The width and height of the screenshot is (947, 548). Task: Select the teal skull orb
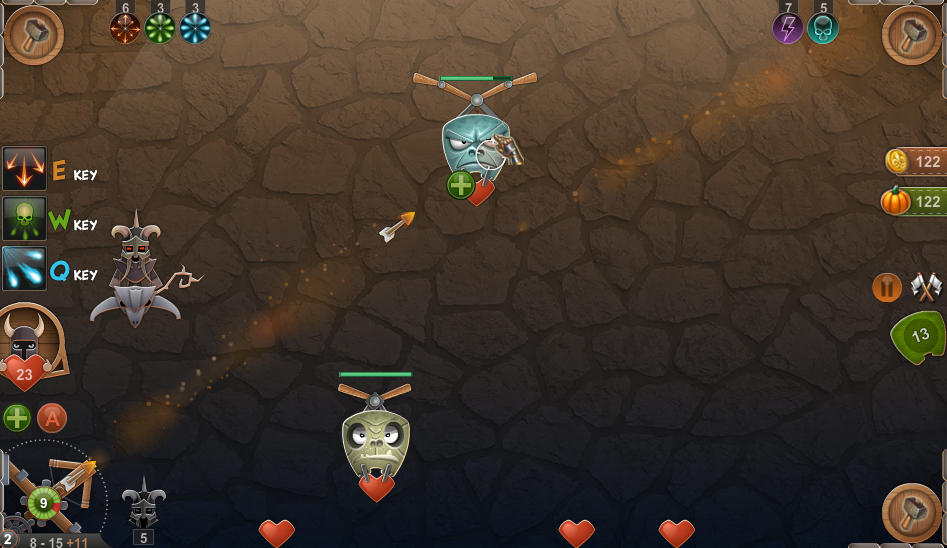823,28
